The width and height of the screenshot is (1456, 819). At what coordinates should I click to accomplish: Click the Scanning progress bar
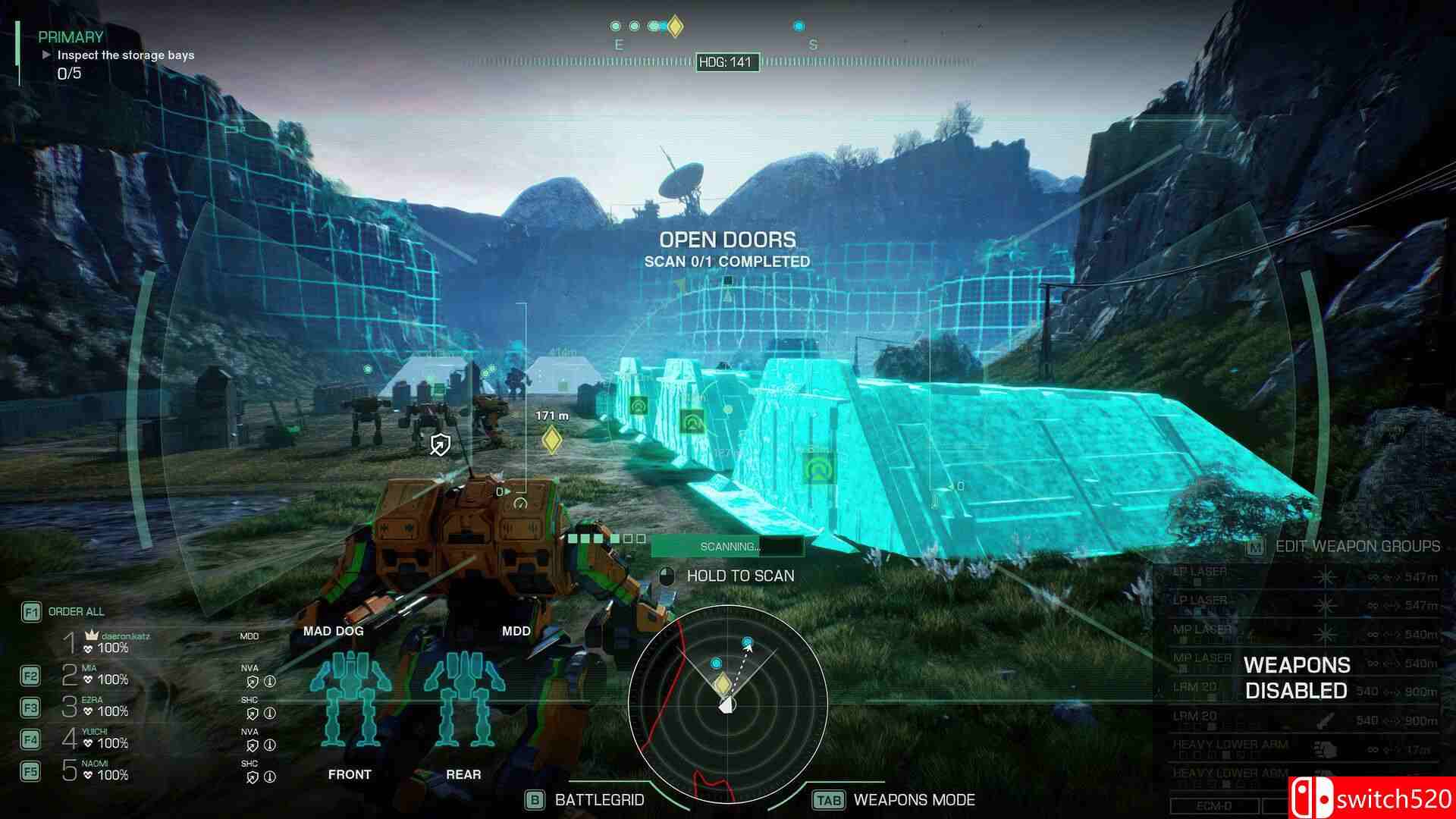pyautogui.click(x=726, y=545)
